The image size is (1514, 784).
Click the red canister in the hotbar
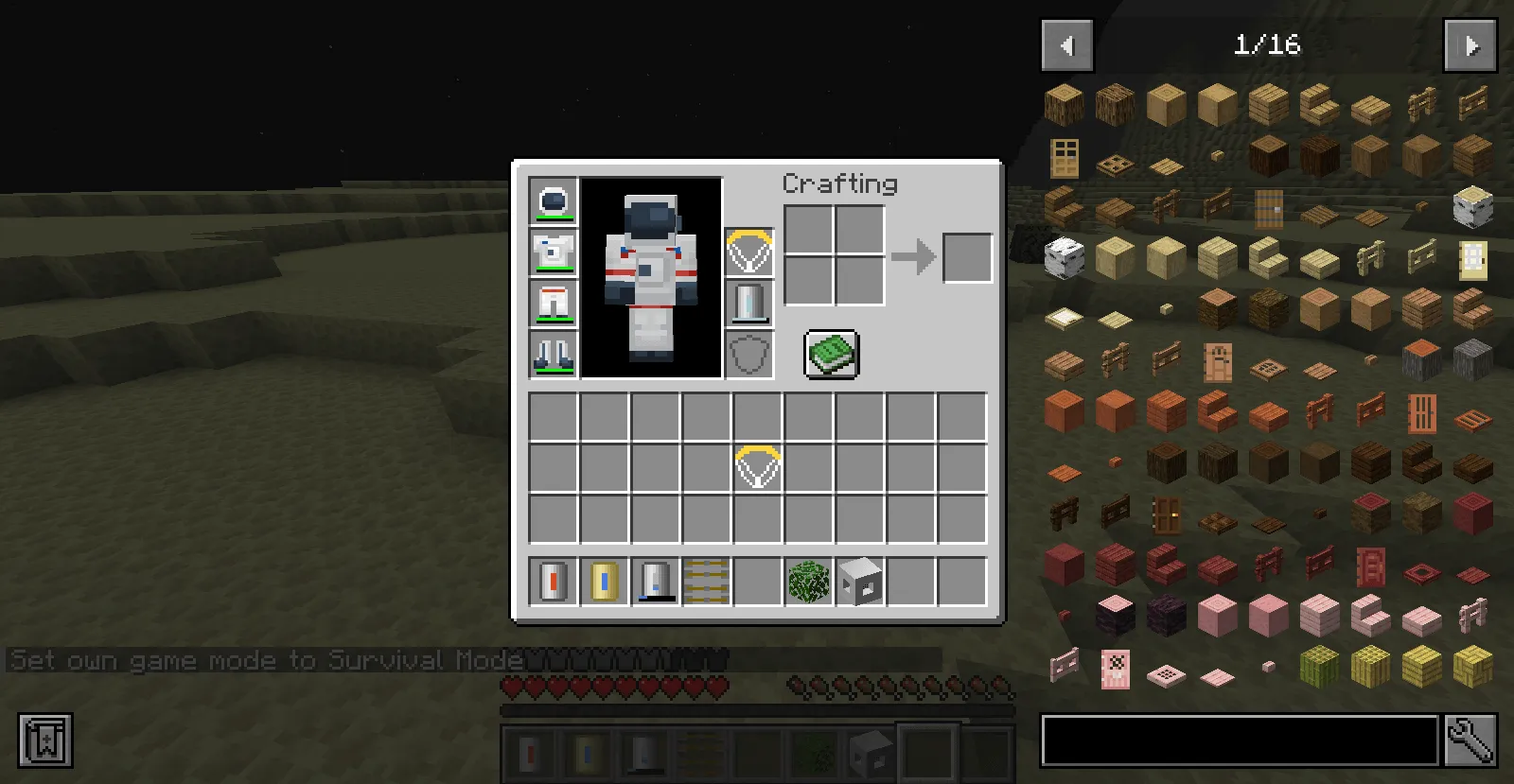pos(553,583)
